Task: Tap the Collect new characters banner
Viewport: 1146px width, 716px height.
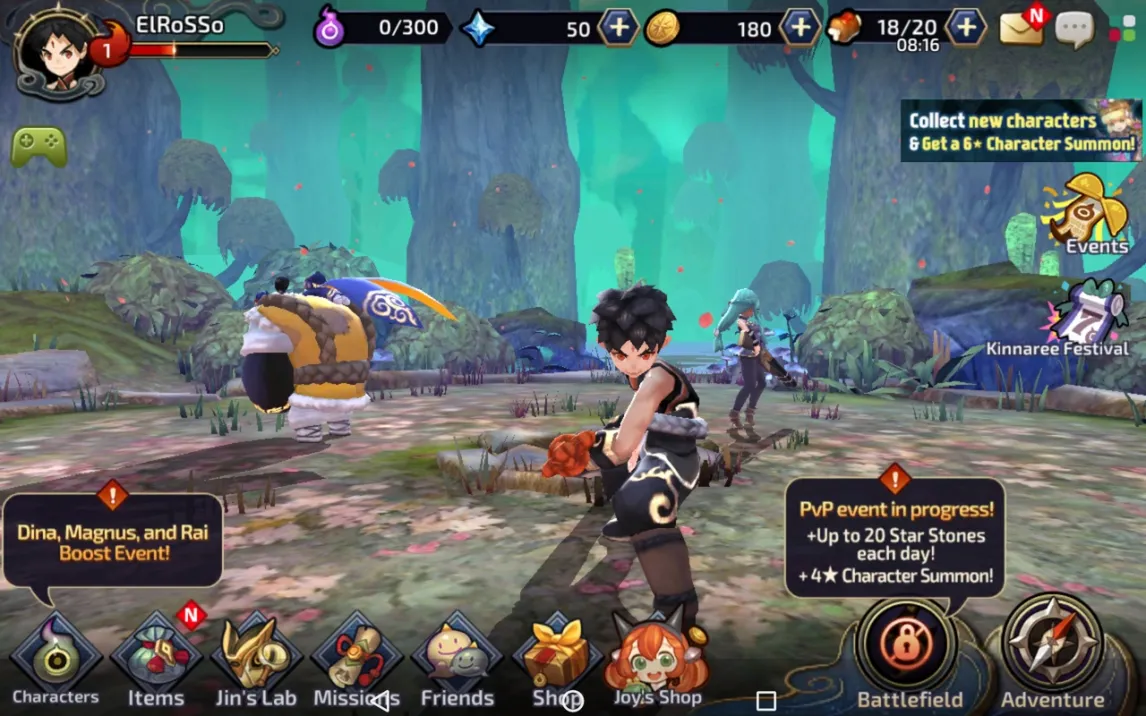Action: 1021,131
